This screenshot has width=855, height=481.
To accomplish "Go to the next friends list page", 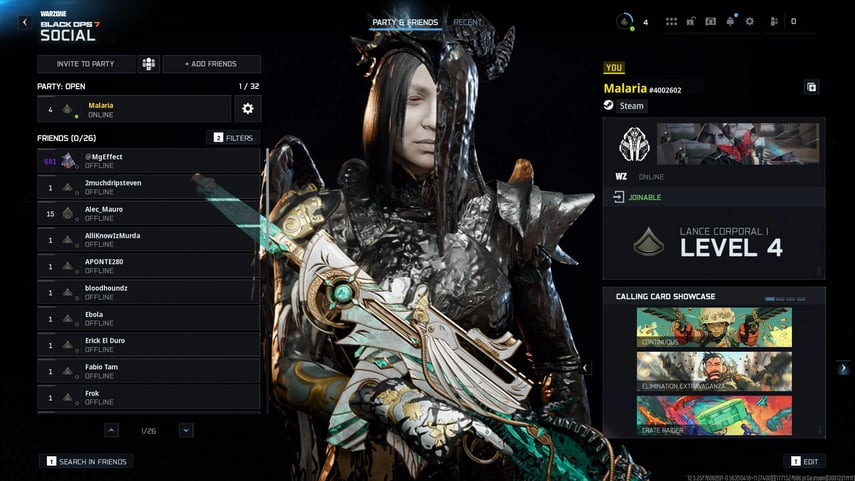I will [186, 430].
